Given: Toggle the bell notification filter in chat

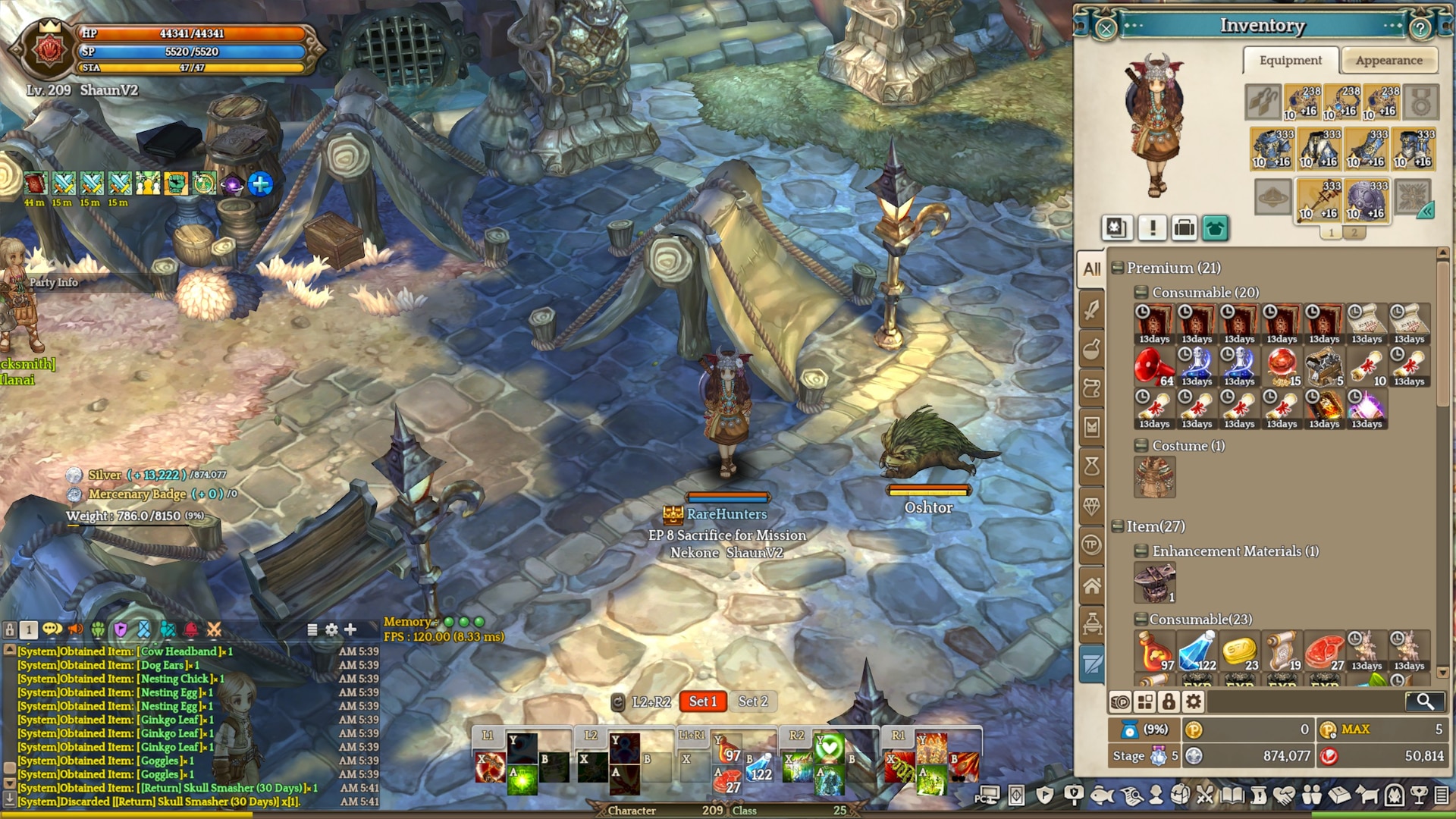Looking at the screenshot, I should pyautogui.click(x=190, y=631).
